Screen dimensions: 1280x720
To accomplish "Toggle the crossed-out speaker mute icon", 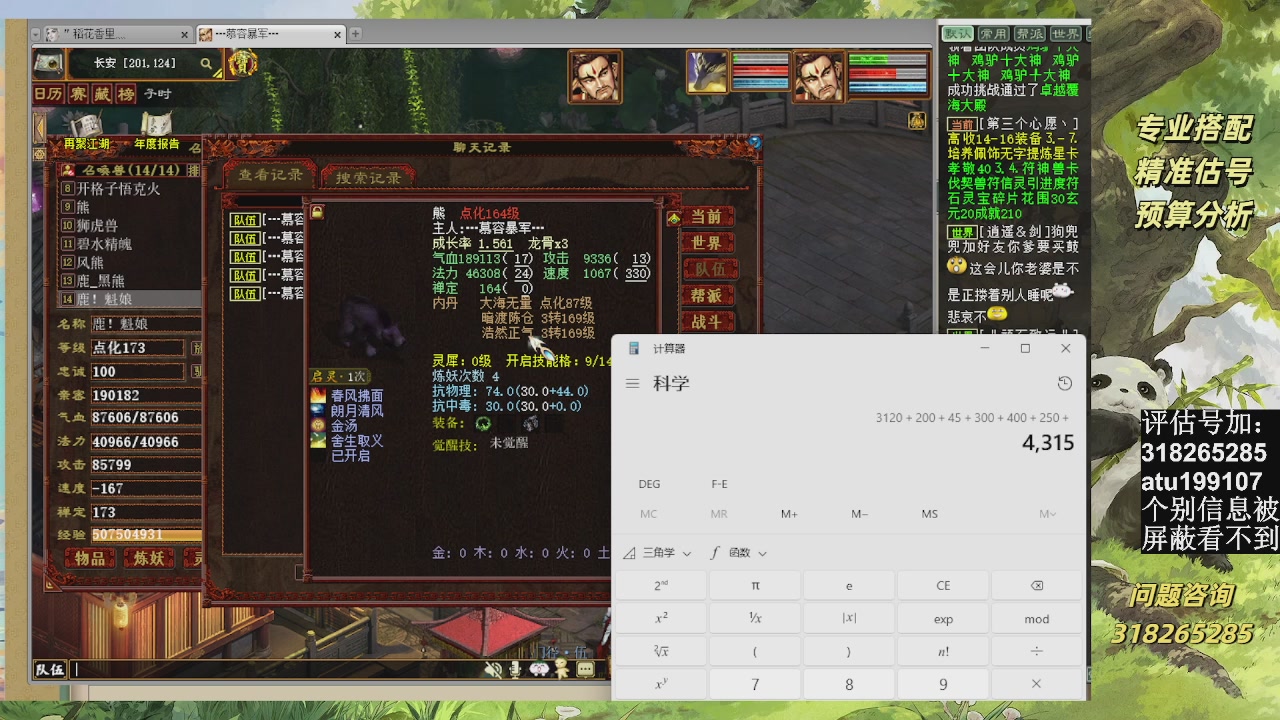I will click(492, 668).
